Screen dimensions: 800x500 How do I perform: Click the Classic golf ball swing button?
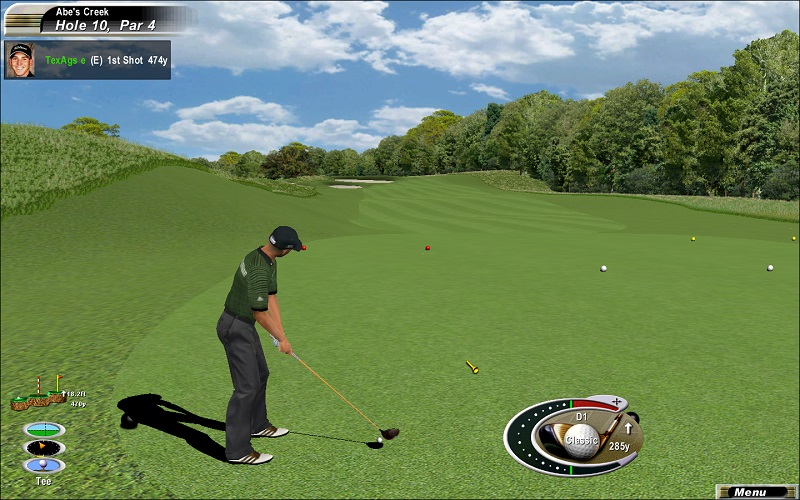point(581,437)
